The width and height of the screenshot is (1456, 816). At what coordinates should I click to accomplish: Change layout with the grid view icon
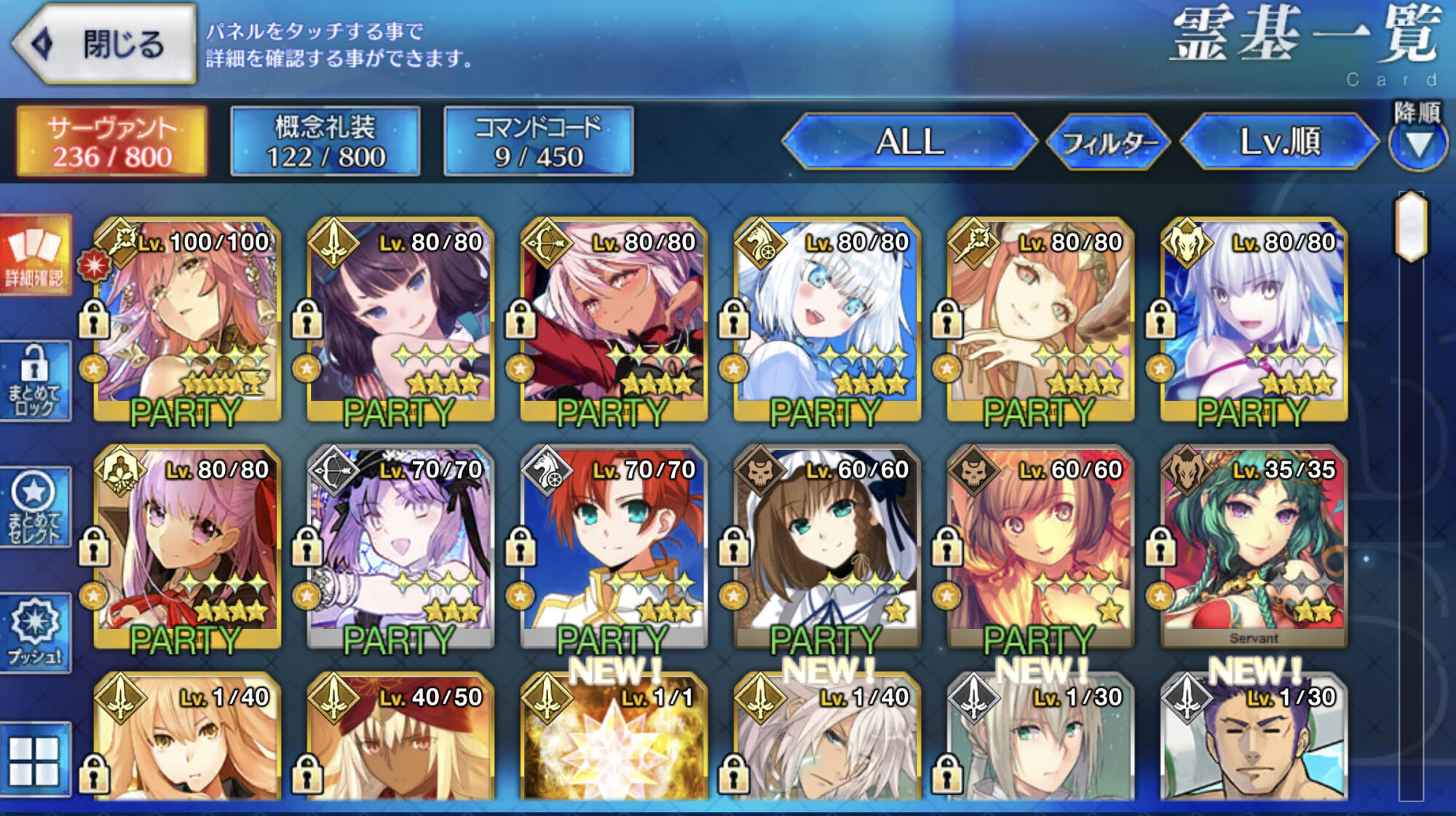(34, 761)
